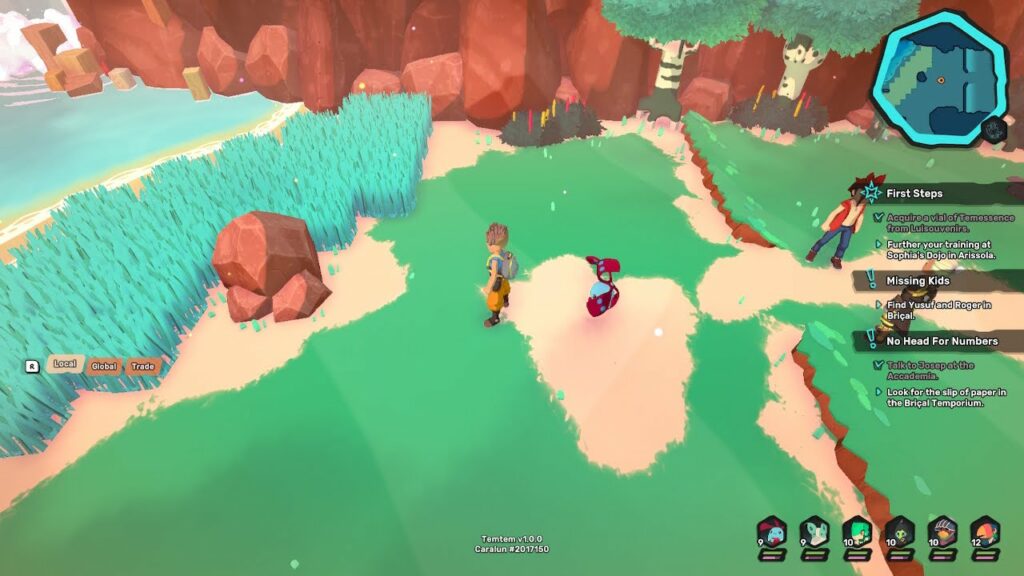1024x576 pixels.
Task: Pick the level 10 striped-shell Temtem portrait
Action: coord(942,531)
